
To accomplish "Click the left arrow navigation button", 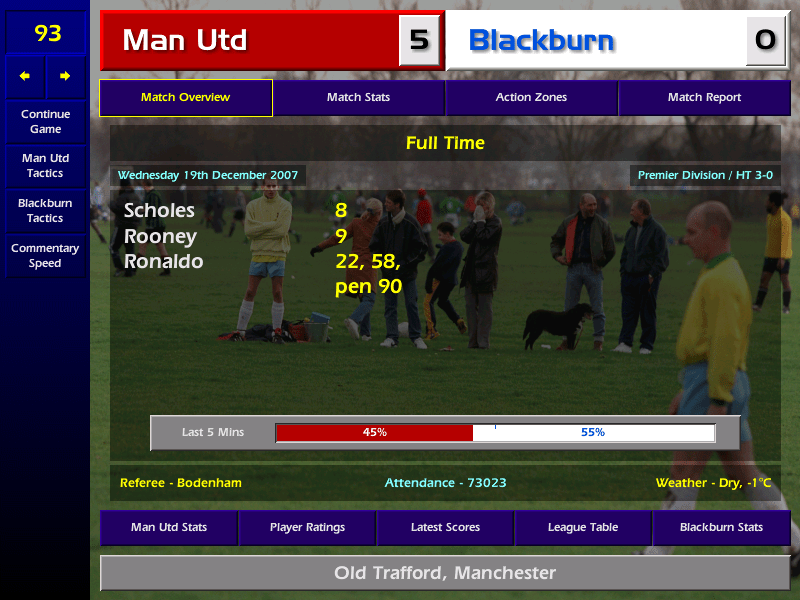I will (25, 76).
